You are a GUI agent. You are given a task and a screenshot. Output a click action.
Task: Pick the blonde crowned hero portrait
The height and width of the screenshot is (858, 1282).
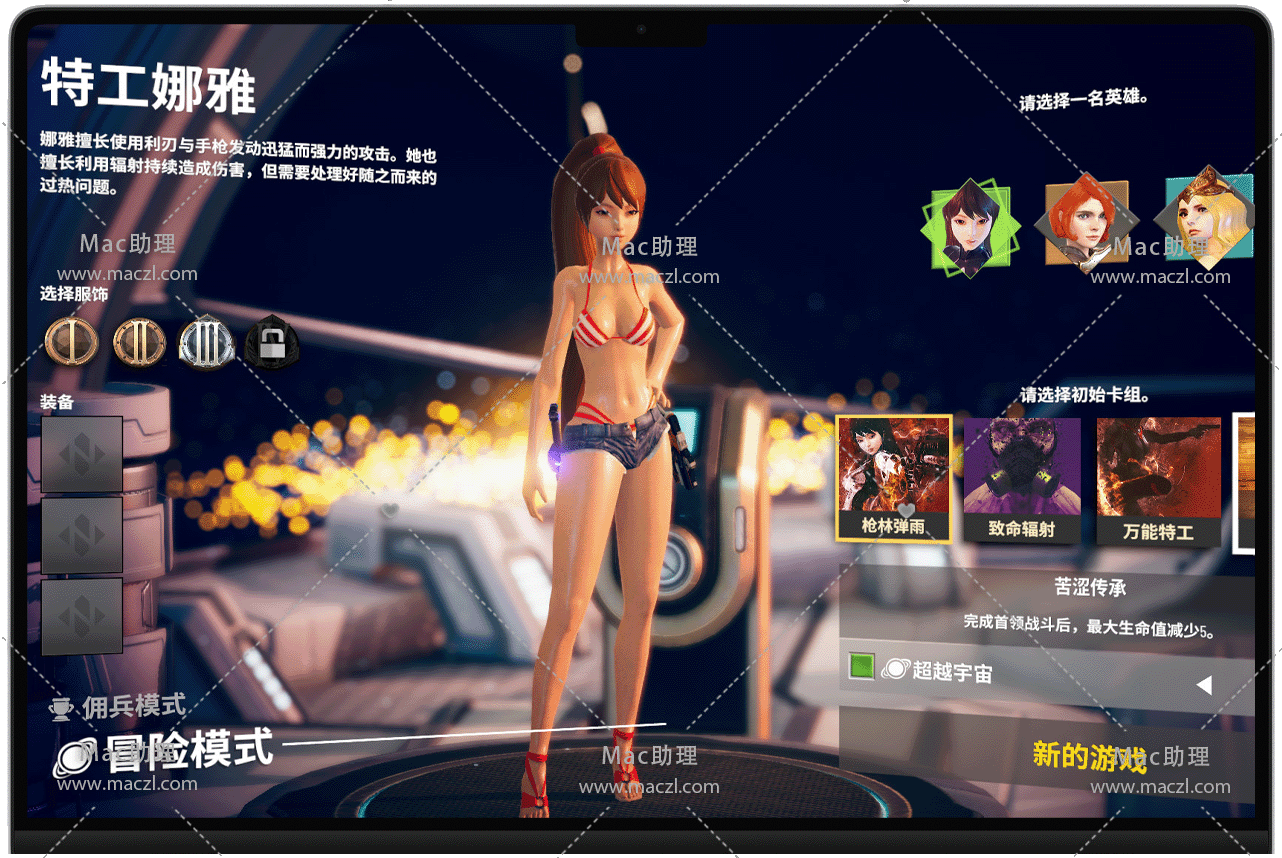(x=1207, y=220)
